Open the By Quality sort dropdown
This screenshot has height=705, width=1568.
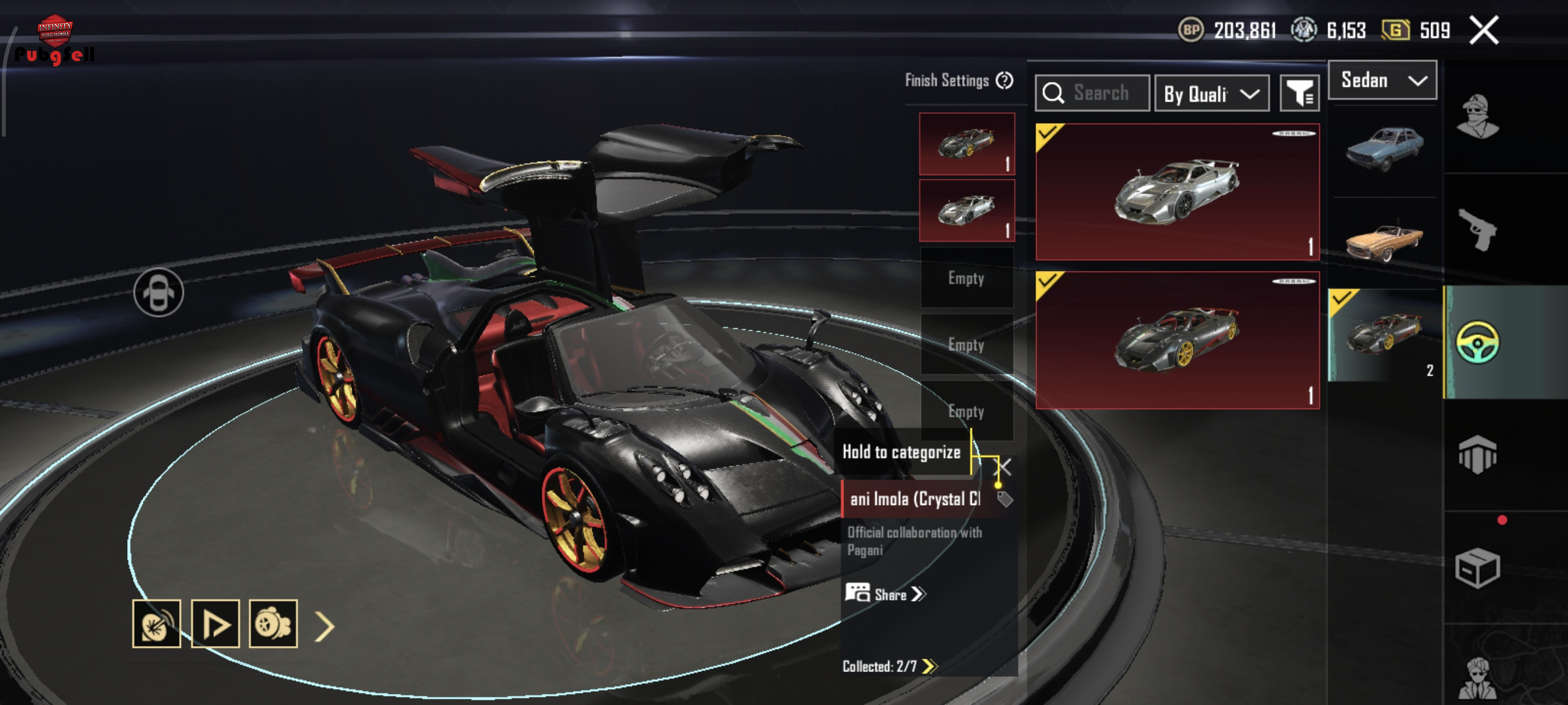1211,94
